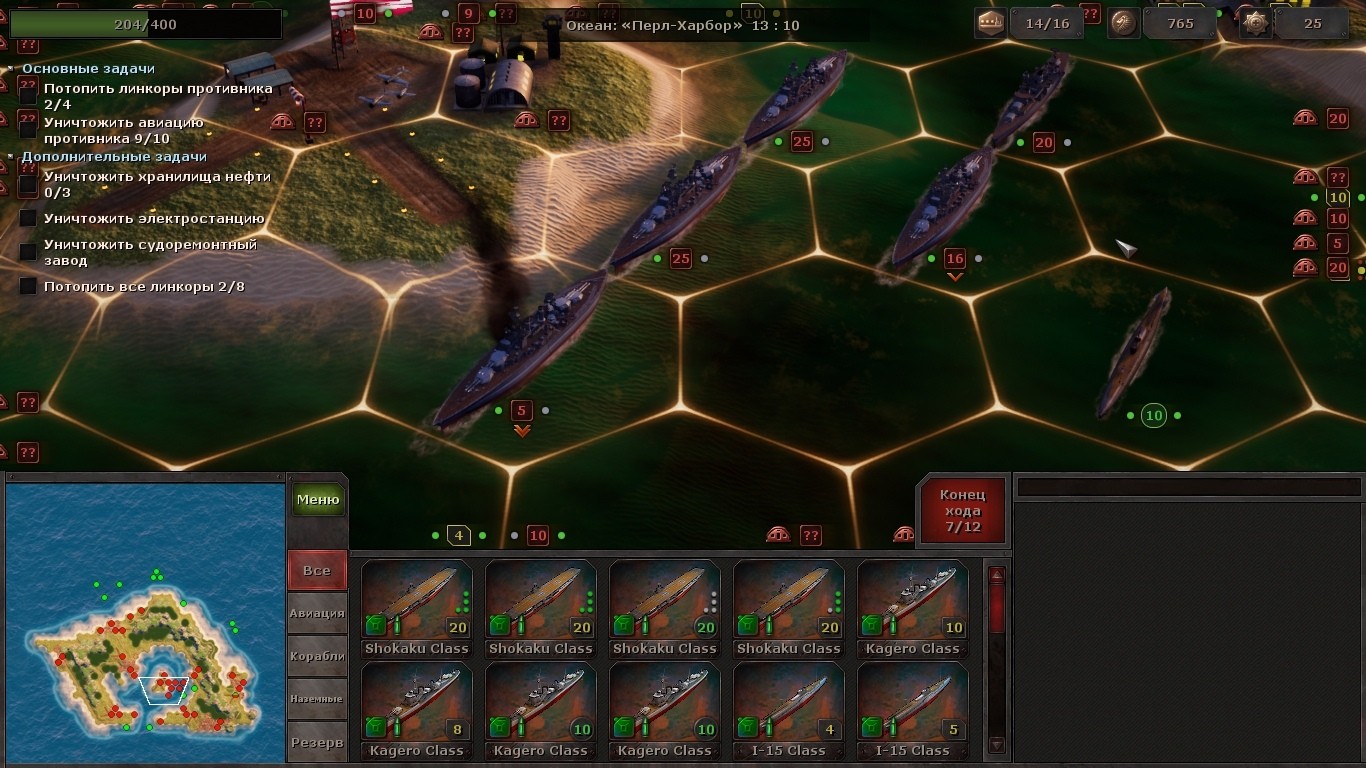The width and height of the screenshot is (1366, 768).
Task: Click the unit list scroll-up arrow
Action: (x=996, y=575)
